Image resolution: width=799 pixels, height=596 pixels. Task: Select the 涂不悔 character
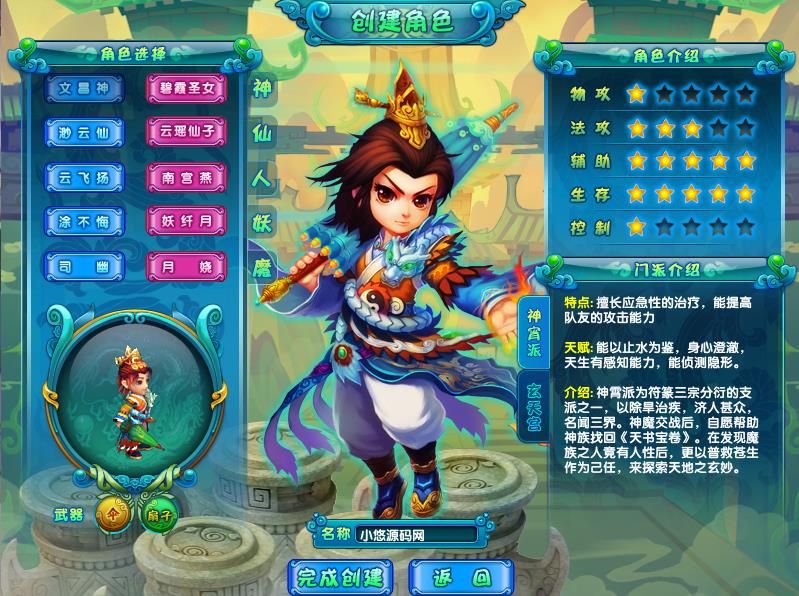click(84, 221)
